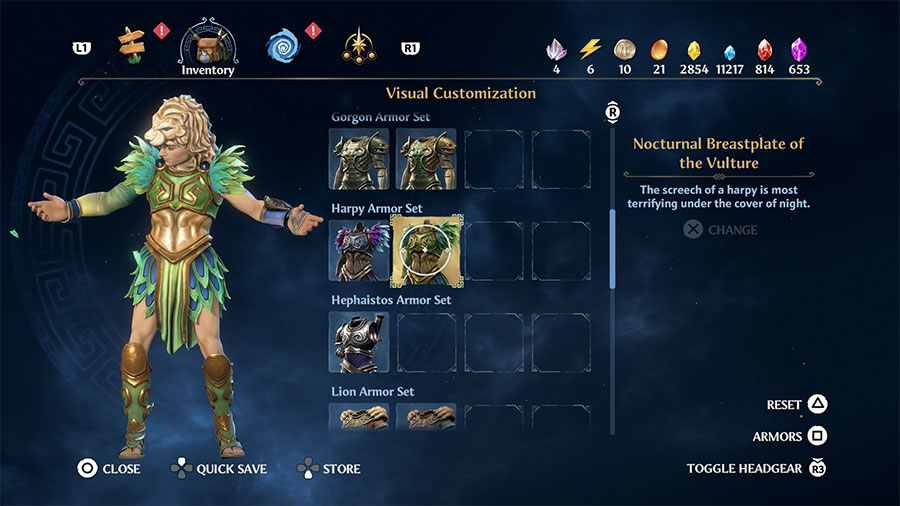Image resolution: width=900 pixels, height=506 pixels.
Task: Select the purple-feathered Harpy breastplate
Action: 359,250
